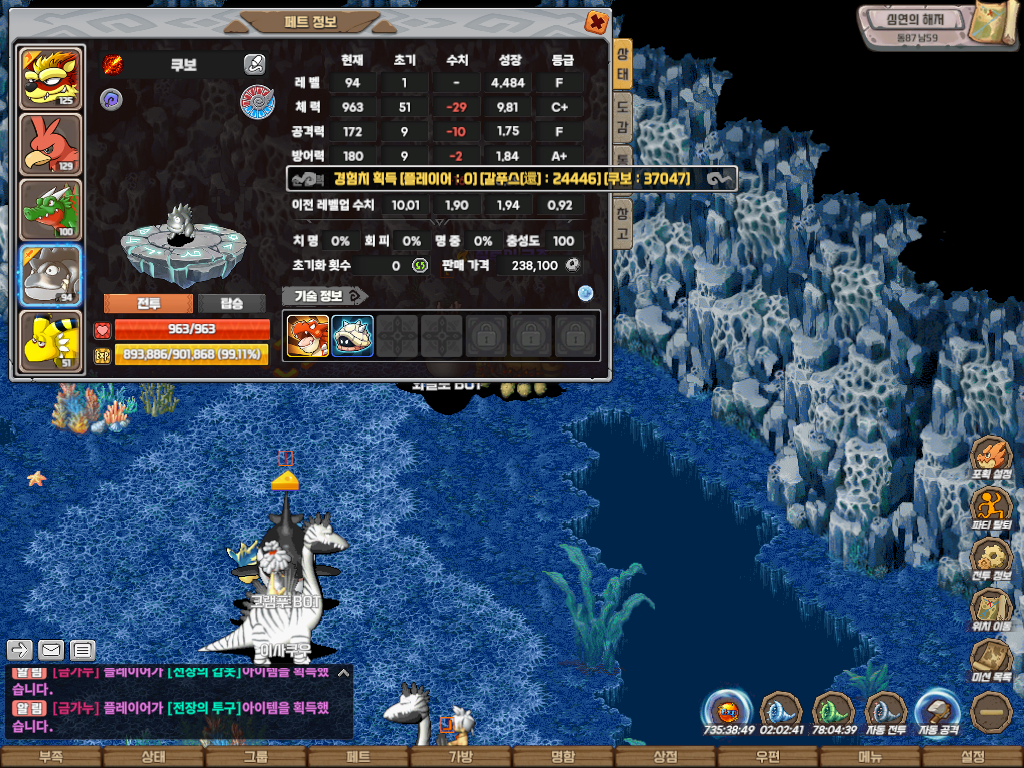Toggle 자동 전투 auto battle
The height and width of the screenshot is (768, 1024).
[x=885, y=713]
